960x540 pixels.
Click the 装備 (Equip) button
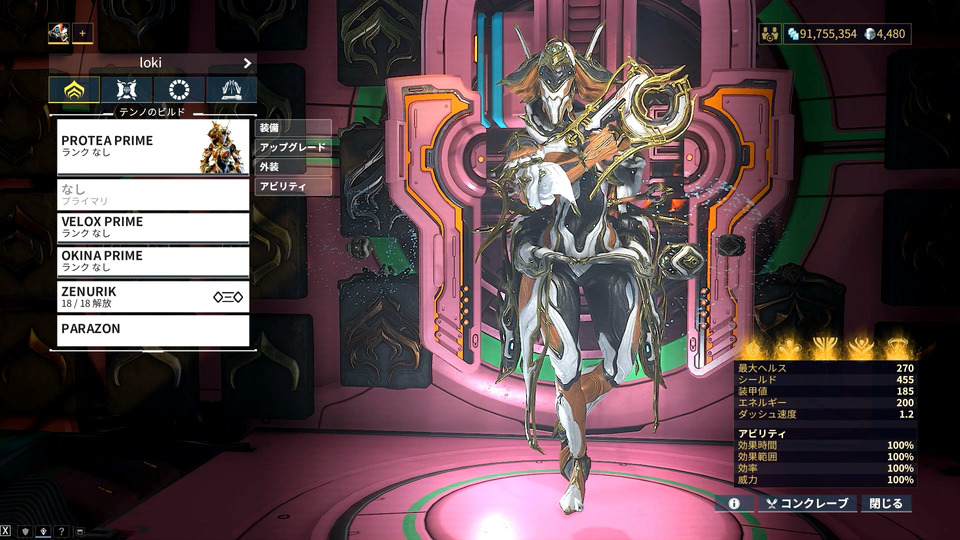coord(292,128)
